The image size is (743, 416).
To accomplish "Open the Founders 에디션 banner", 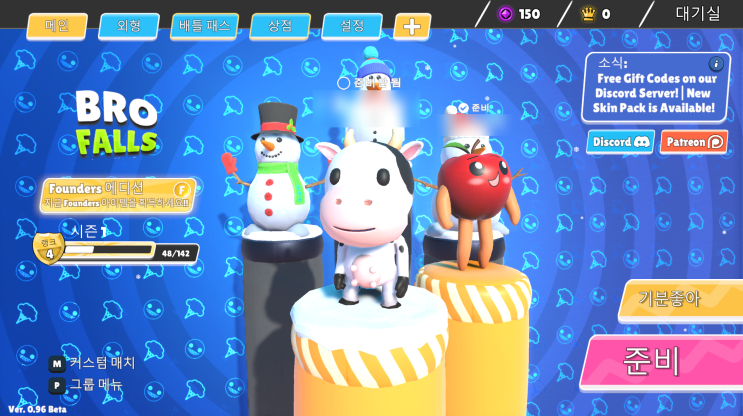I will (x=118, y=194).
